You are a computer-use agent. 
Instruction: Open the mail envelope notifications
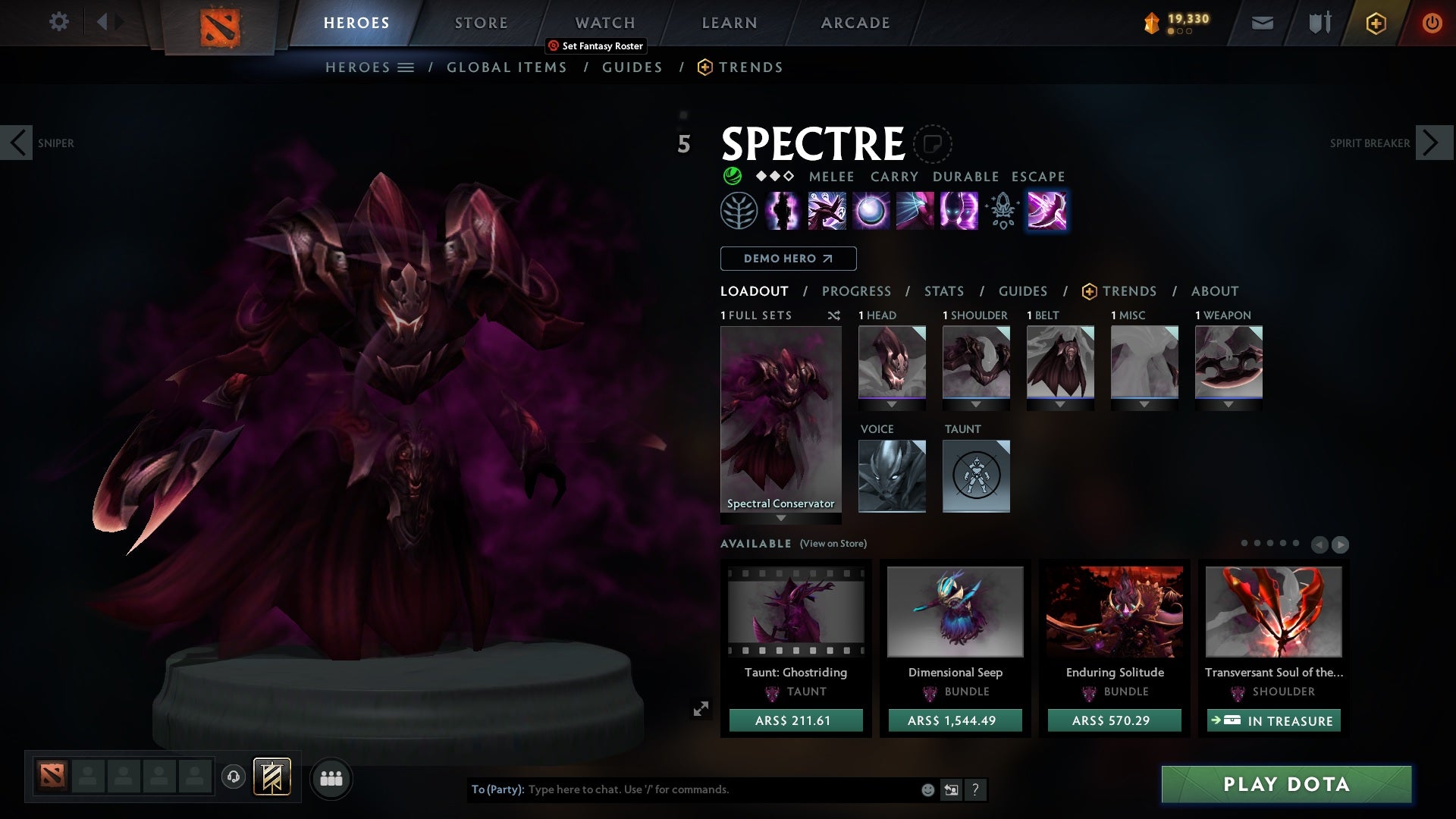click(x=1261, y=22)
